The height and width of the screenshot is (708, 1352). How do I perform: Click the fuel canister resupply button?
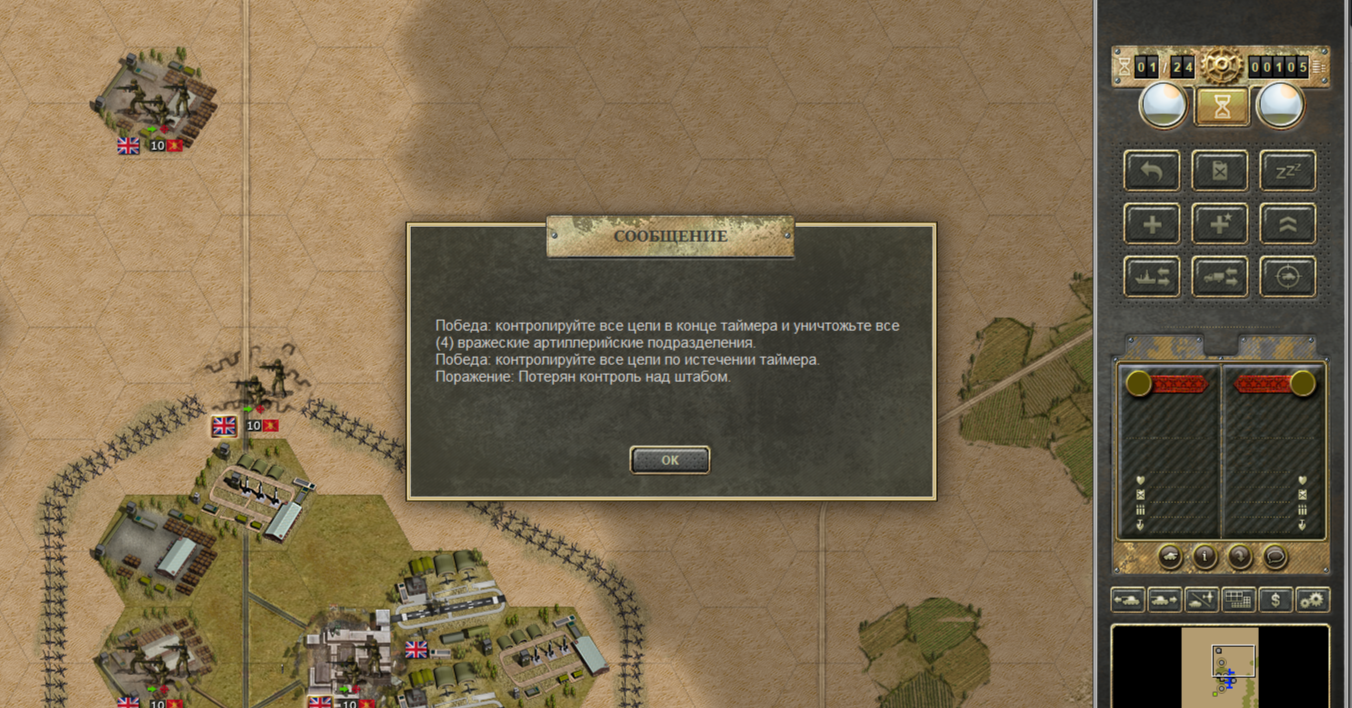click(1219, 171)
